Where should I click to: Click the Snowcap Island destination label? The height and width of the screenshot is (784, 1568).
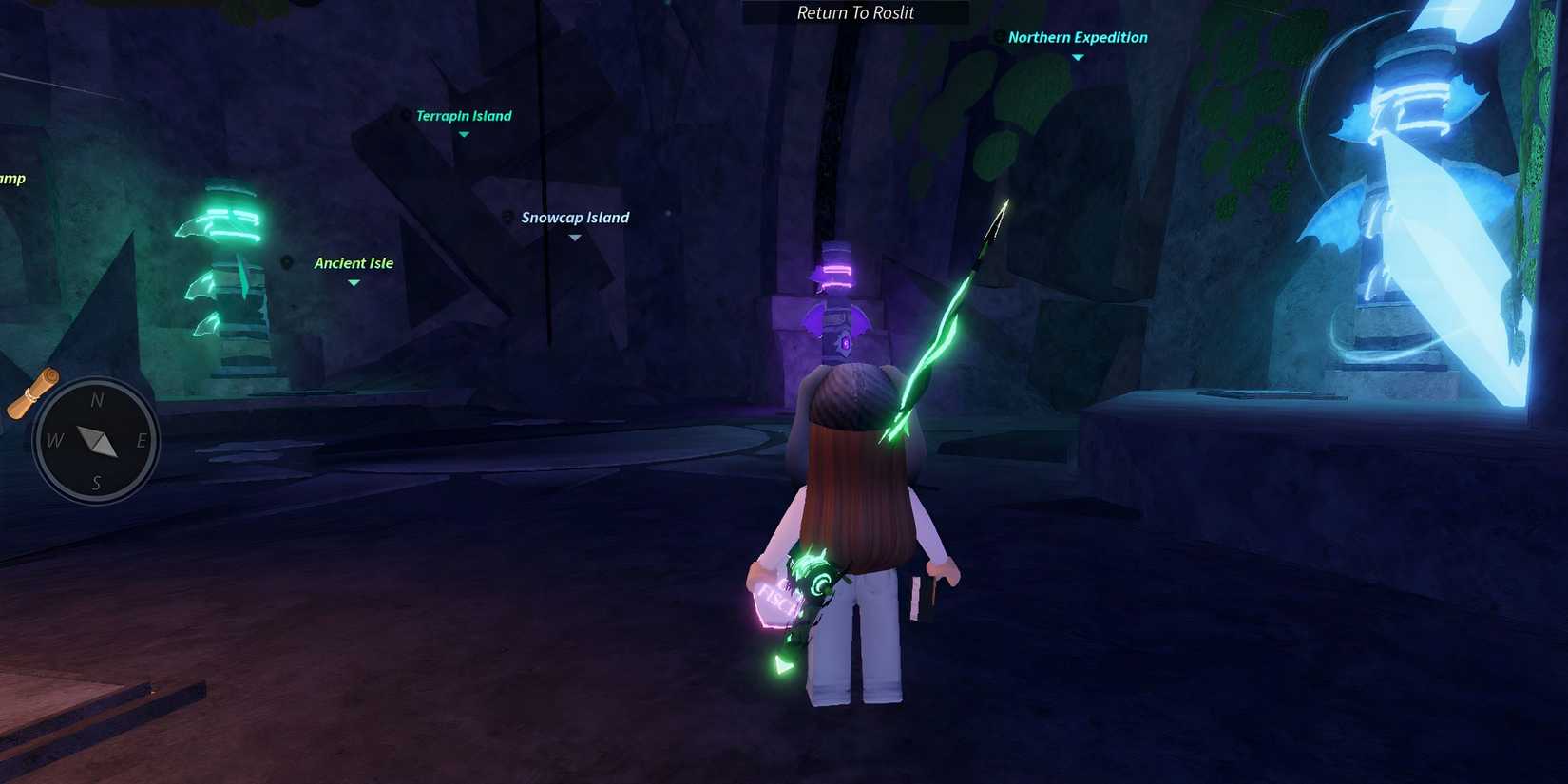[x=575, y=217]
